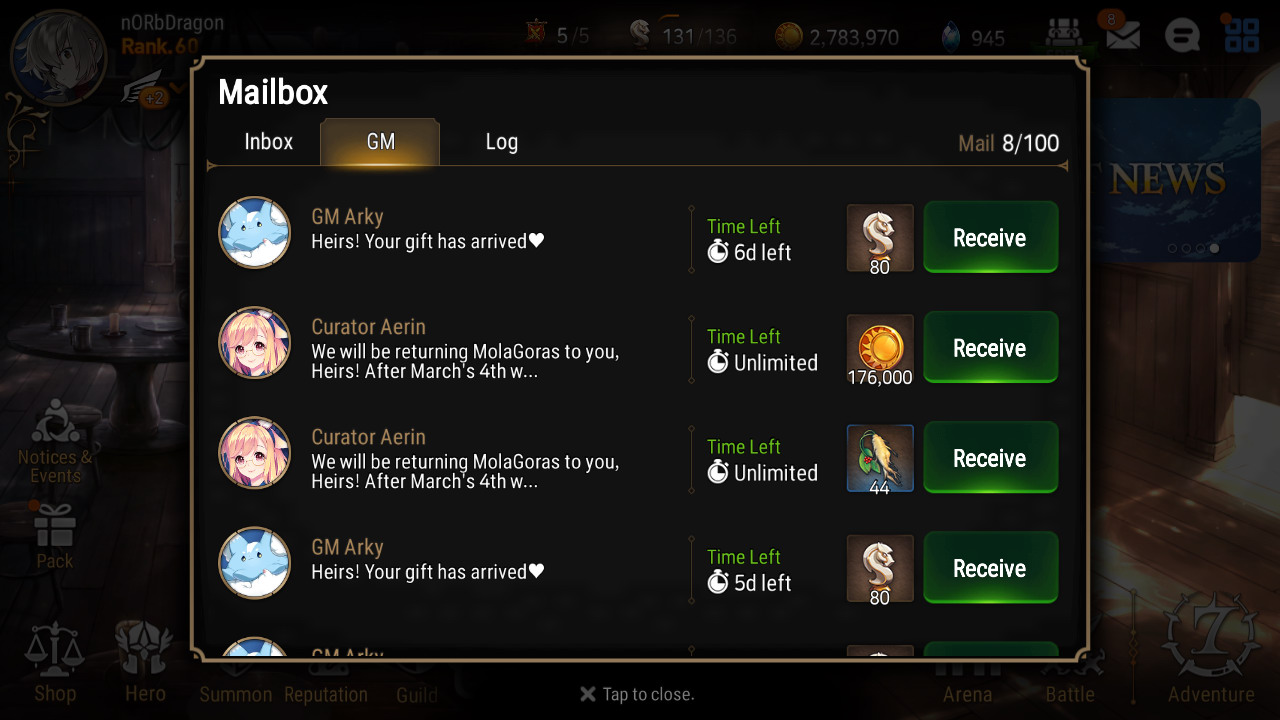Screen dimensions: 1280x720
Task: Tap to close the Mailbox
Action: click(637, 694)
